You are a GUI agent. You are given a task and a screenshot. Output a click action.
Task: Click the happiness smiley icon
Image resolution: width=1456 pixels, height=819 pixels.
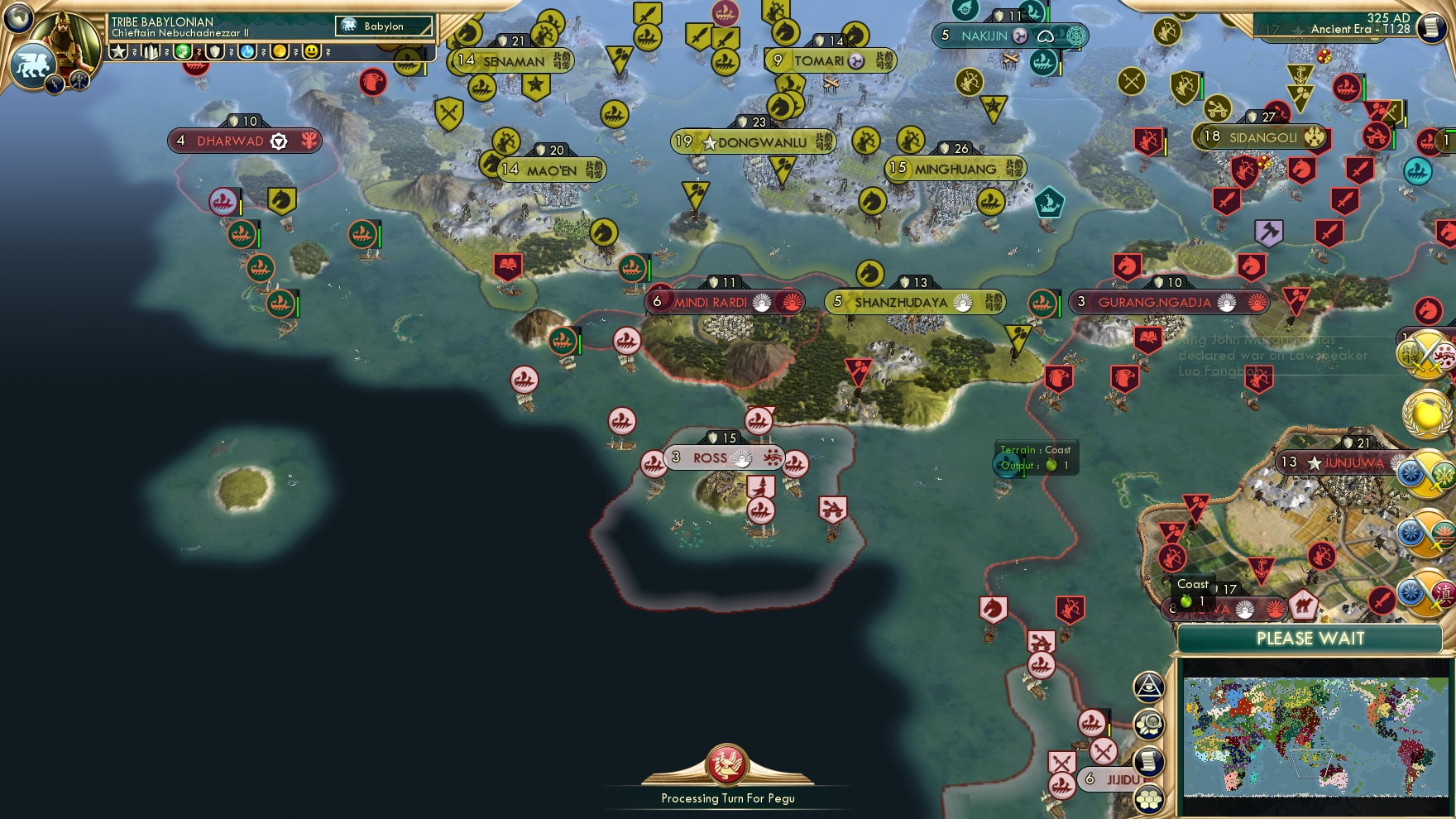(x=311, y=52)
